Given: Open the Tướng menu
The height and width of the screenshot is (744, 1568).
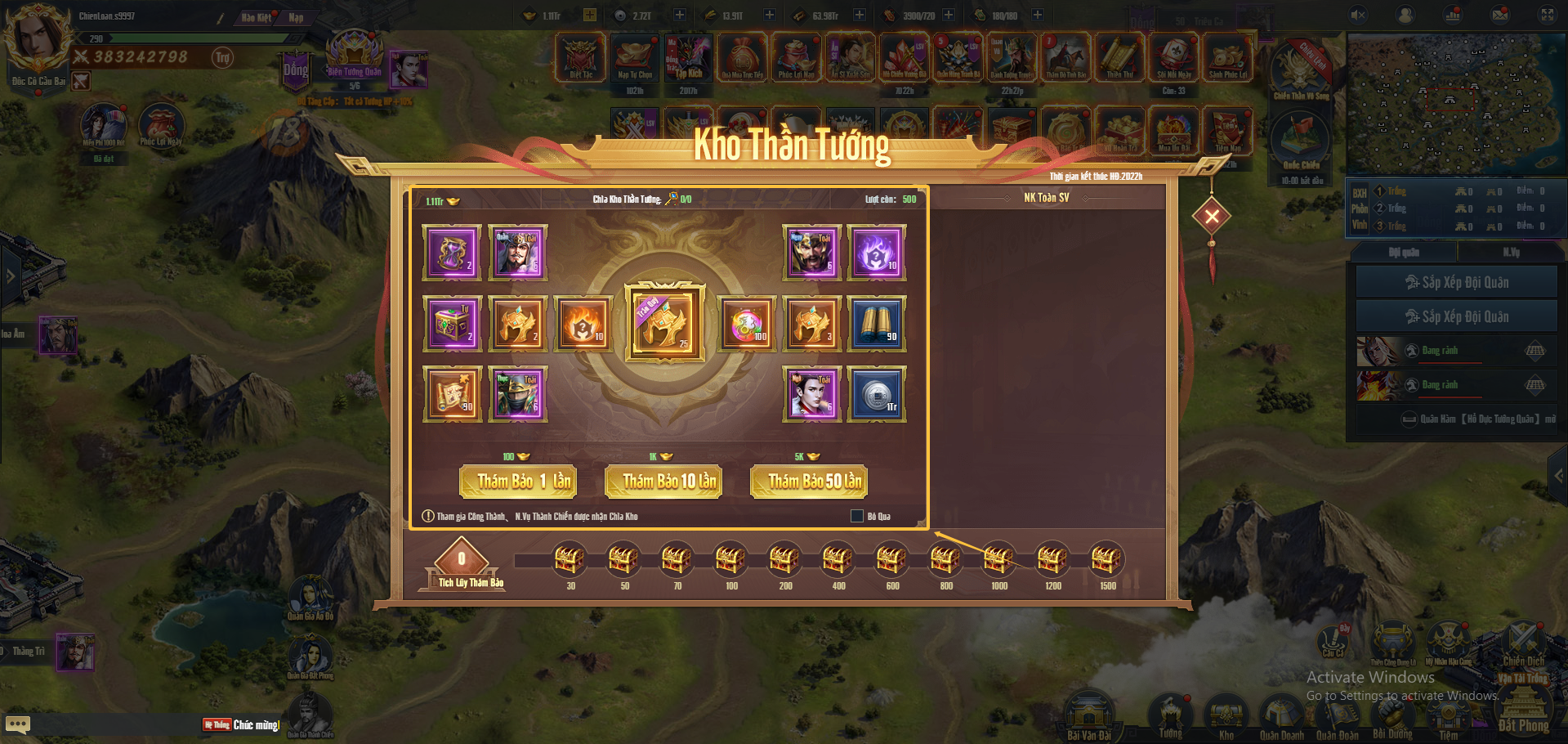Looking at the screenshot, I should 1170,715.
